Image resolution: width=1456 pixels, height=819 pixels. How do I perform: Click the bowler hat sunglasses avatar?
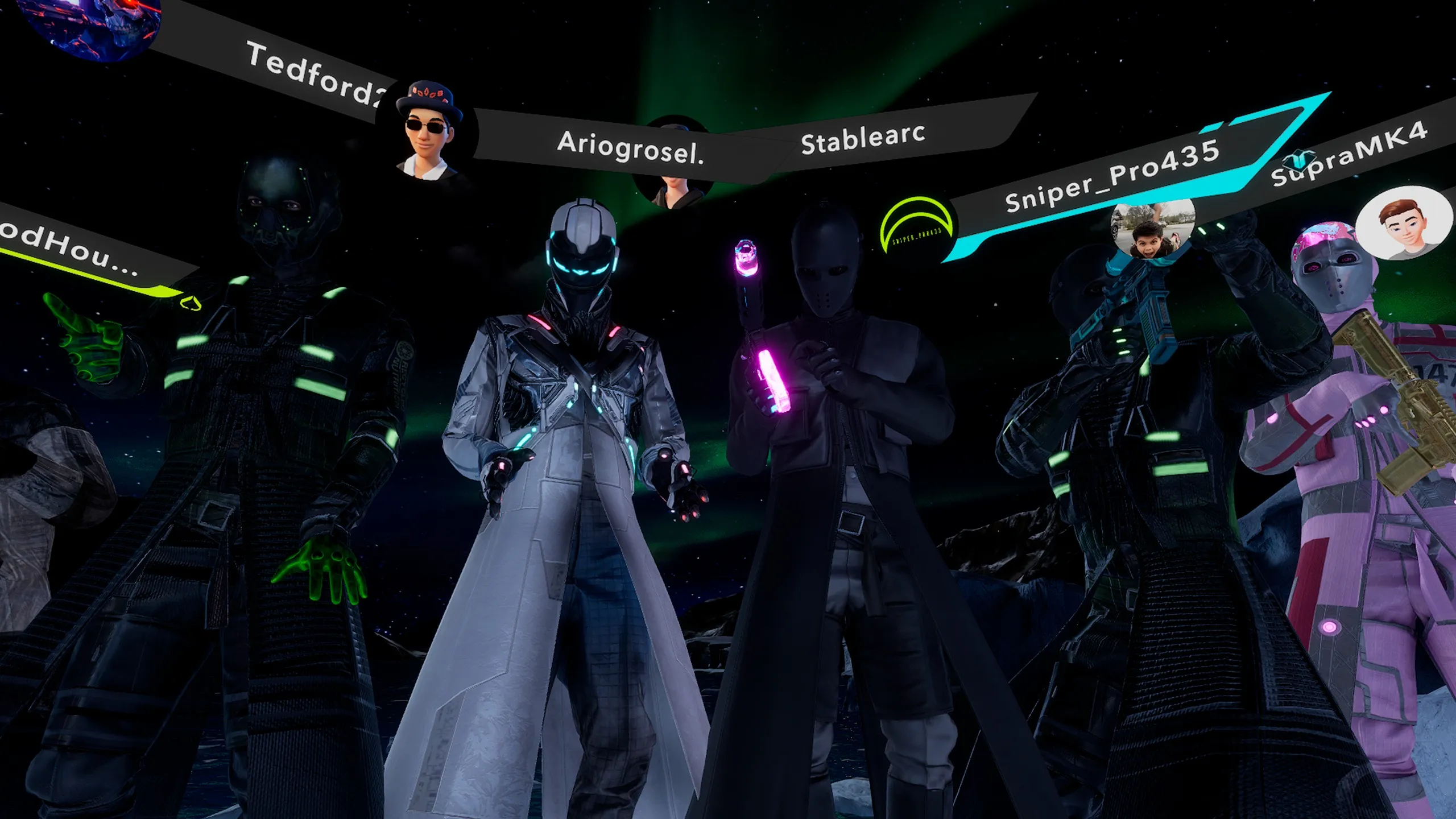(x=429, y=131)
